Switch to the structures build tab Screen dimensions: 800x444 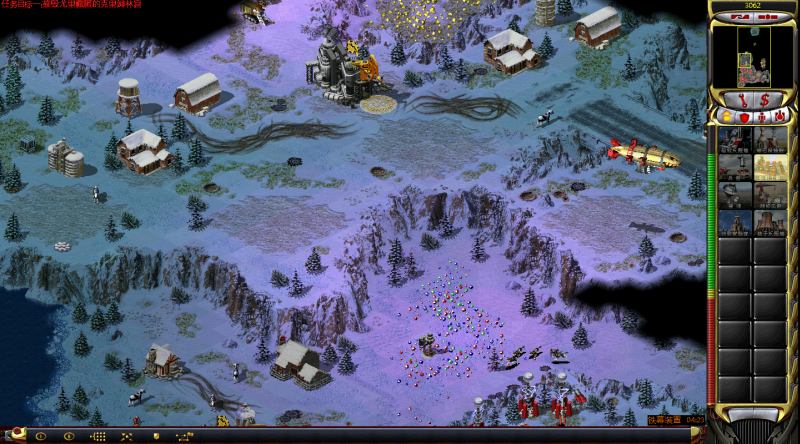click(727, 117)
